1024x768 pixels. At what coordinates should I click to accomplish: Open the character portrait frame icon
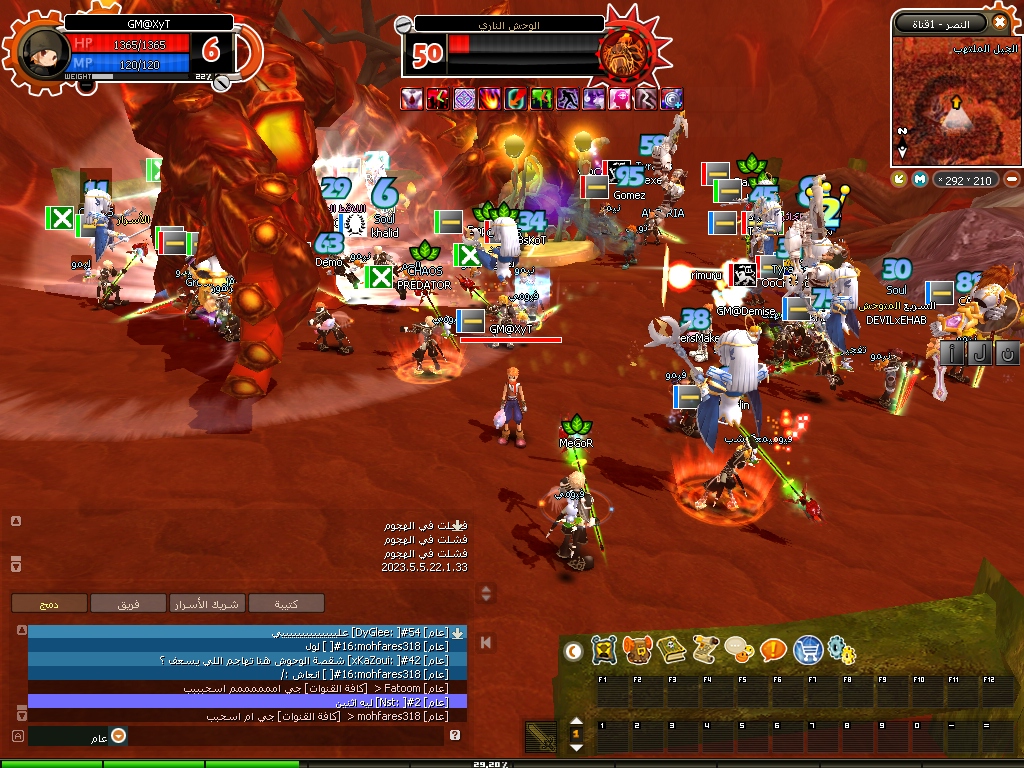603,651
